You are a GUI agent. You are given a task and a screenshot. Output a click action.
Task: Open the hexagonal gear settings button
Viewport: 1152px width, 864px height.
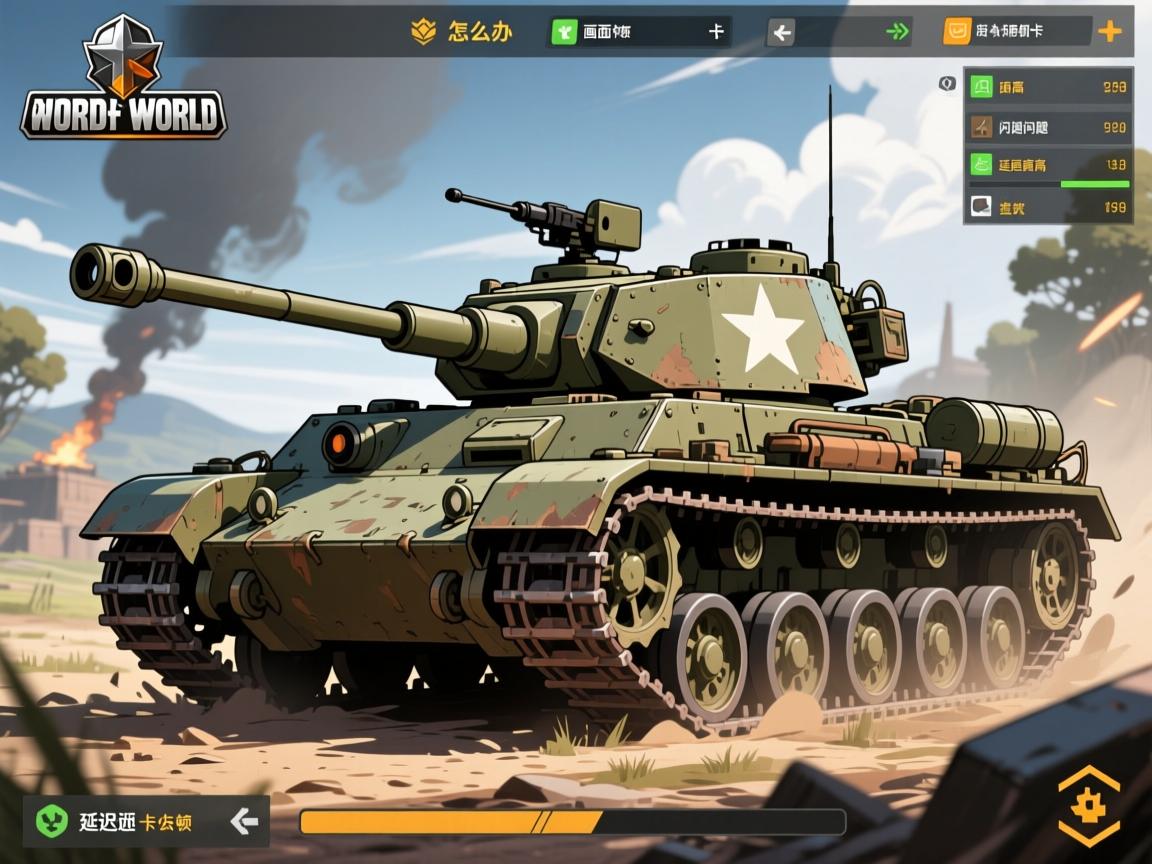click(1088, 806)
